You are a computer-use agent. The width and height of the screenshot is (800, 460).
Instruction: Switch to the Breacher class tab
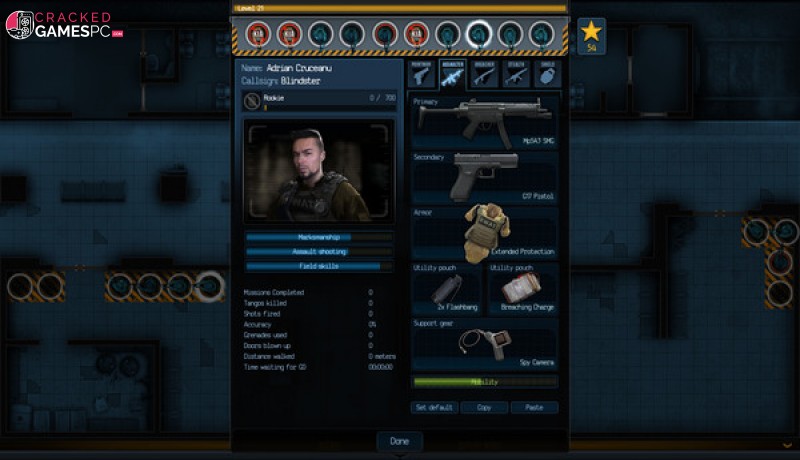pos(484,74)
